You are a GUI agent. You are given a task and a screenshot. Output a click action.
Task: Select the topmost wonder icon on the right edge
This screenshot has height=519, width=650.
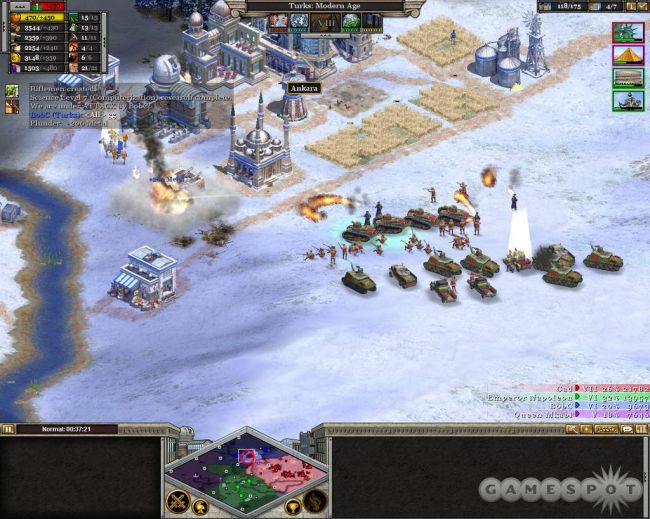pos(628,31)
